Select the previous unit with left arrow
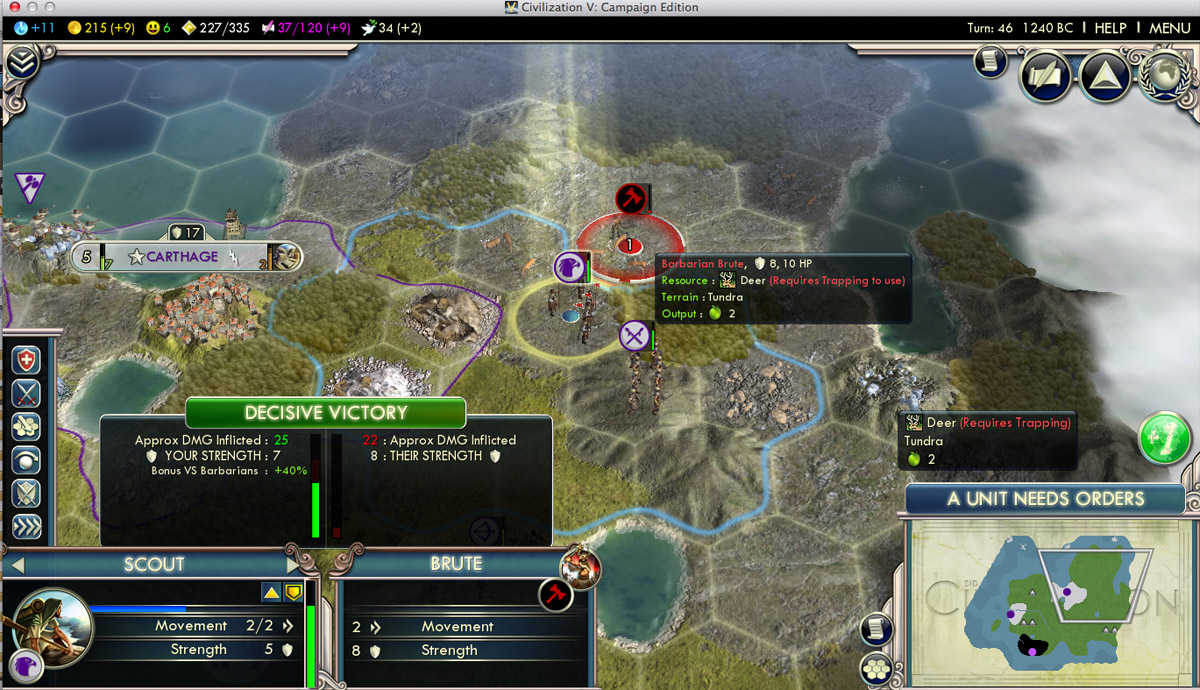 (x=17, y=566)
